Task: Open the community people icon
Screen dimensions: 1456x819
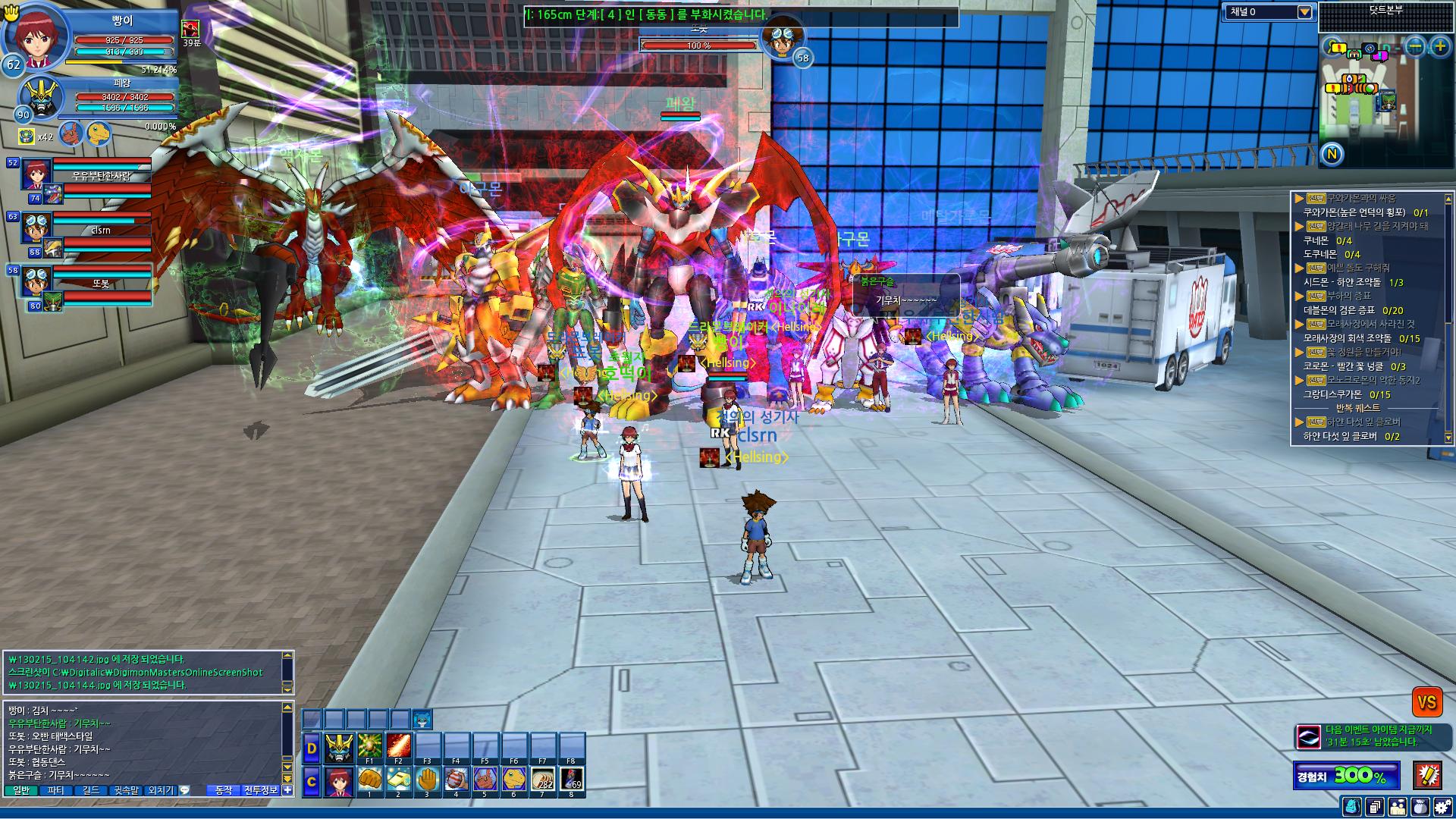Action: (x=1398, y=808)
